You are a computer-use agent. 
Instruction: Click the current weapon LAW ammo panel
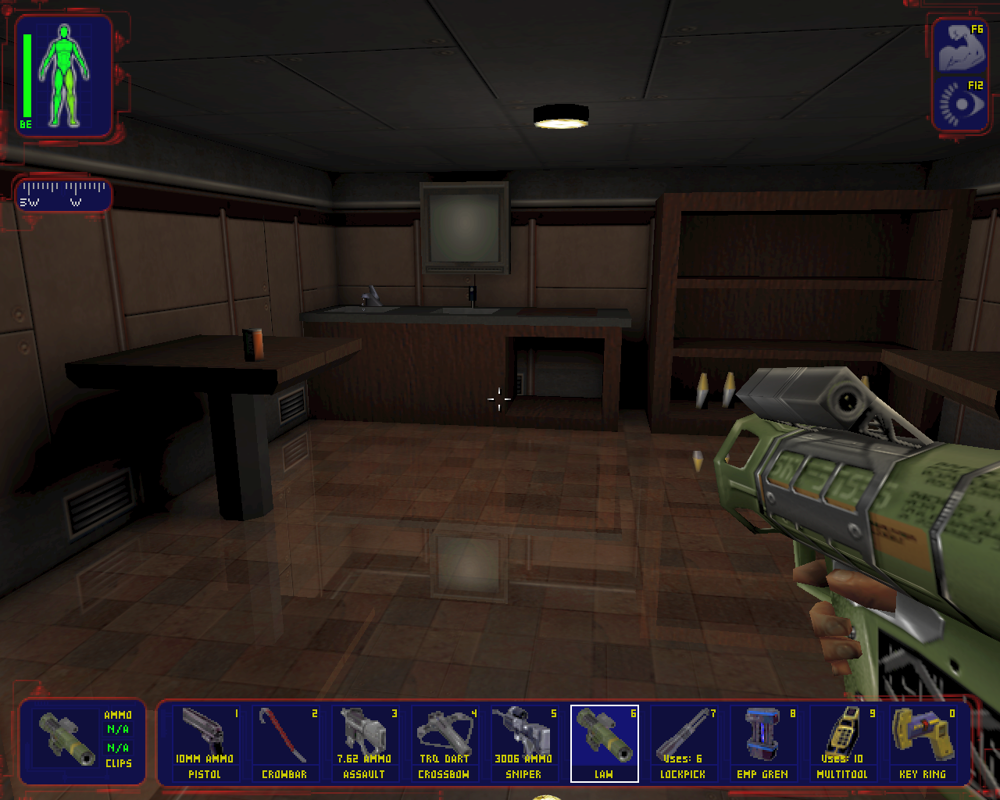[83, 740]
